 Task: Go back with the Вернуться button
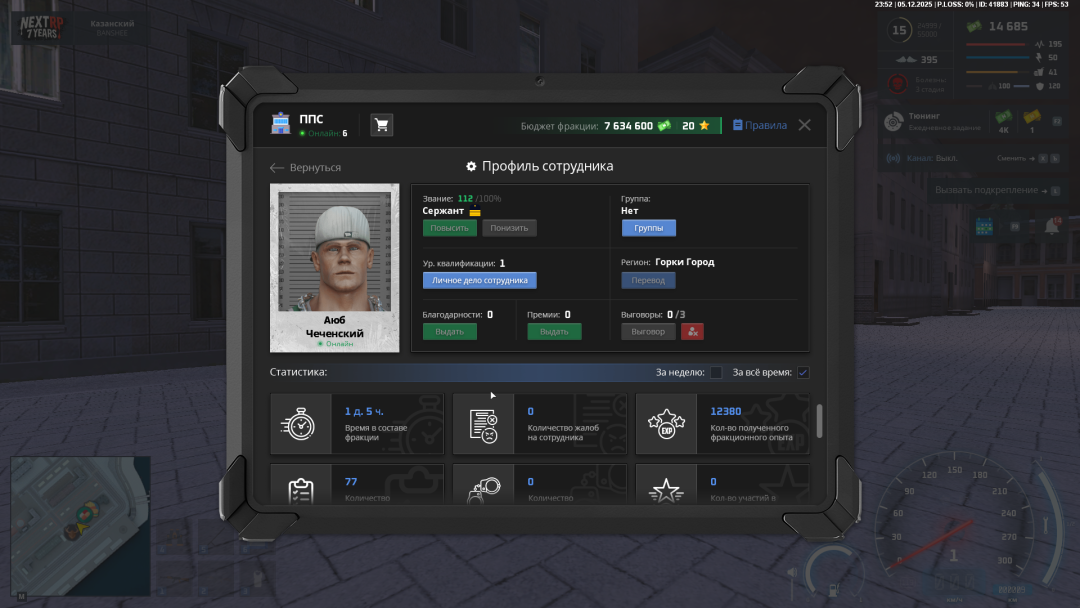[306, 168]
